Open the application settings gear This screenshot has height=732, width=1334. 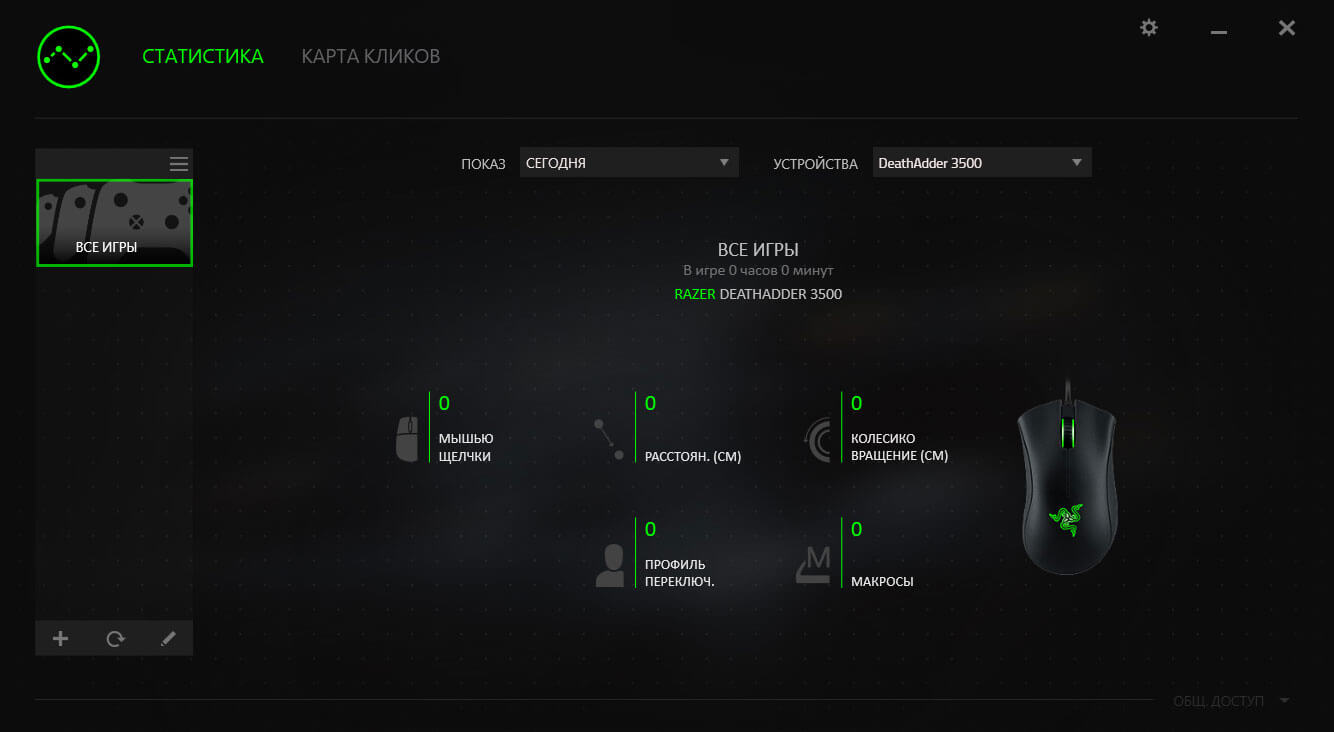point(1148,28)
